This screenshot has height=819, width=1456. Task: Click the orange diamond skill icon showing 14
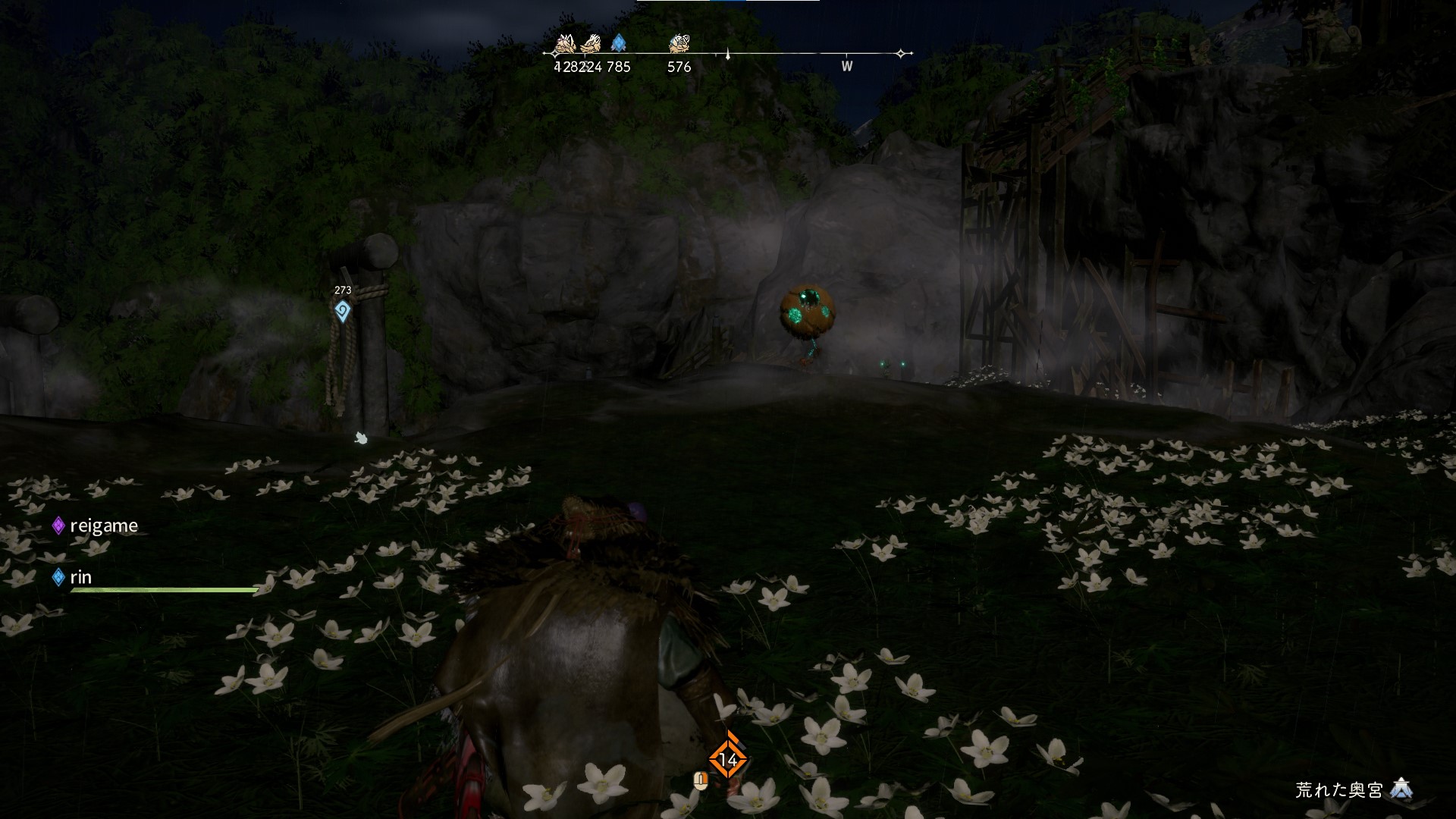coord(728,759)
